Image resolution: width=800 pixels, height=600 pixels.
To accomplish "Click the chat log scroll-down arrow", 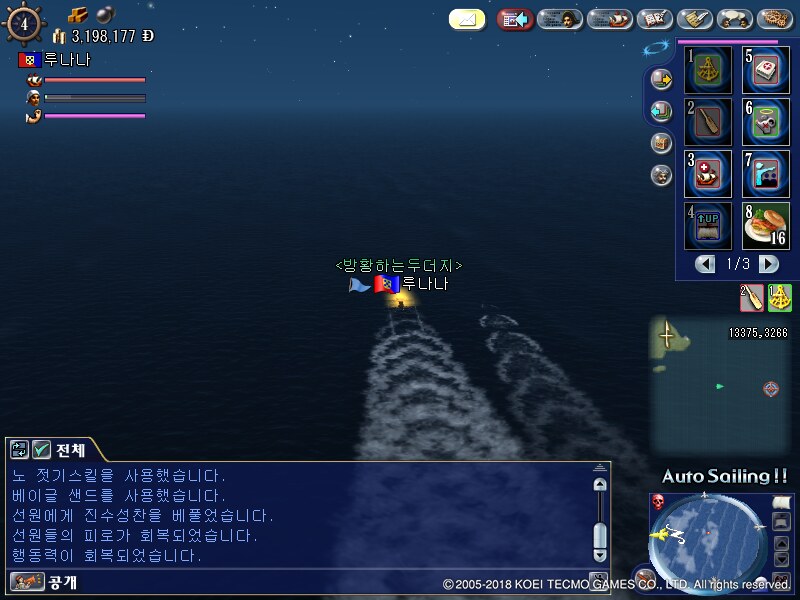I will 599,553.
